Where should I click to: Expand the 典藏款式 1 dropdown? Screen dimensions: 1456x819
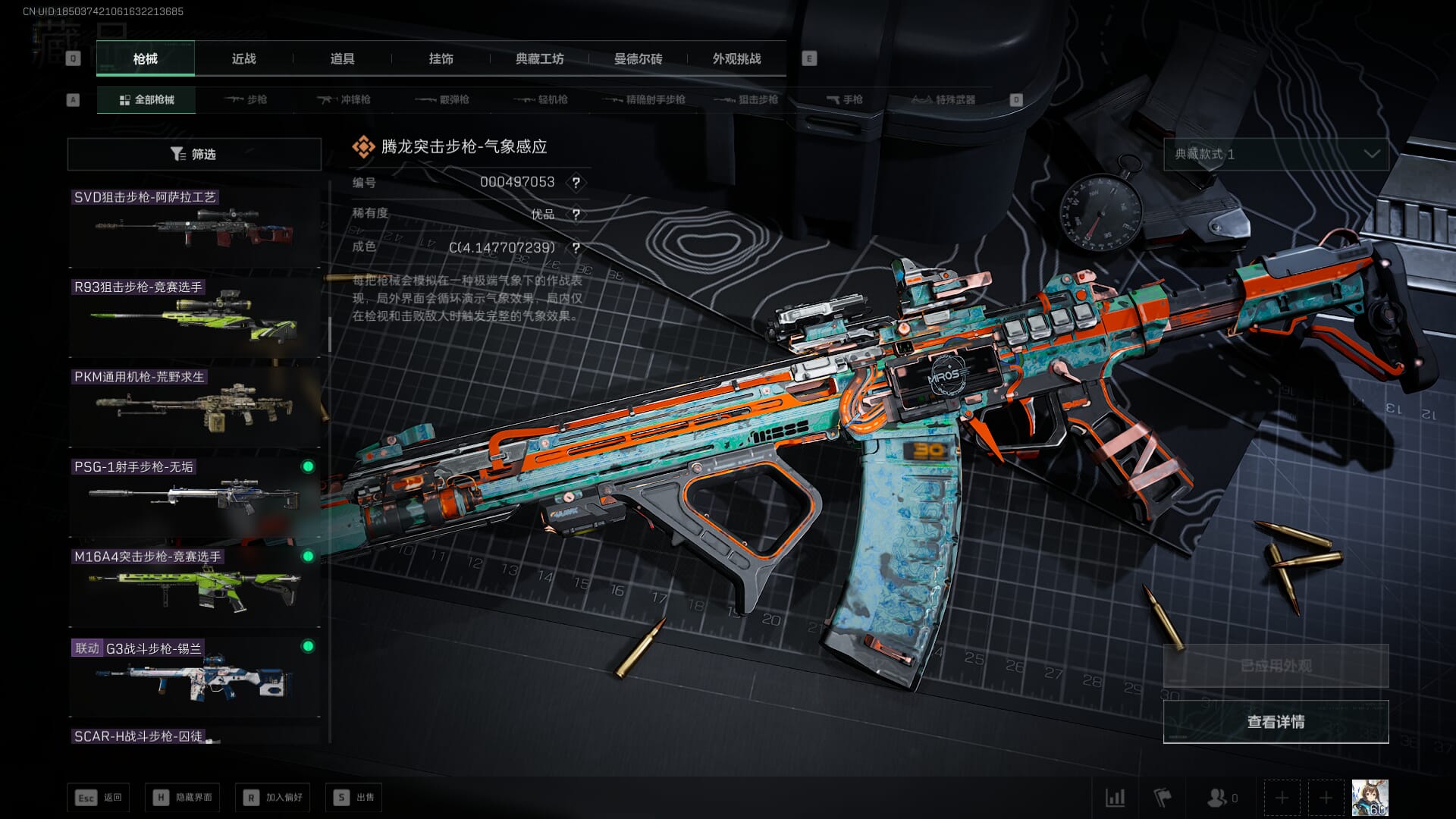(x=1276, y=155)
